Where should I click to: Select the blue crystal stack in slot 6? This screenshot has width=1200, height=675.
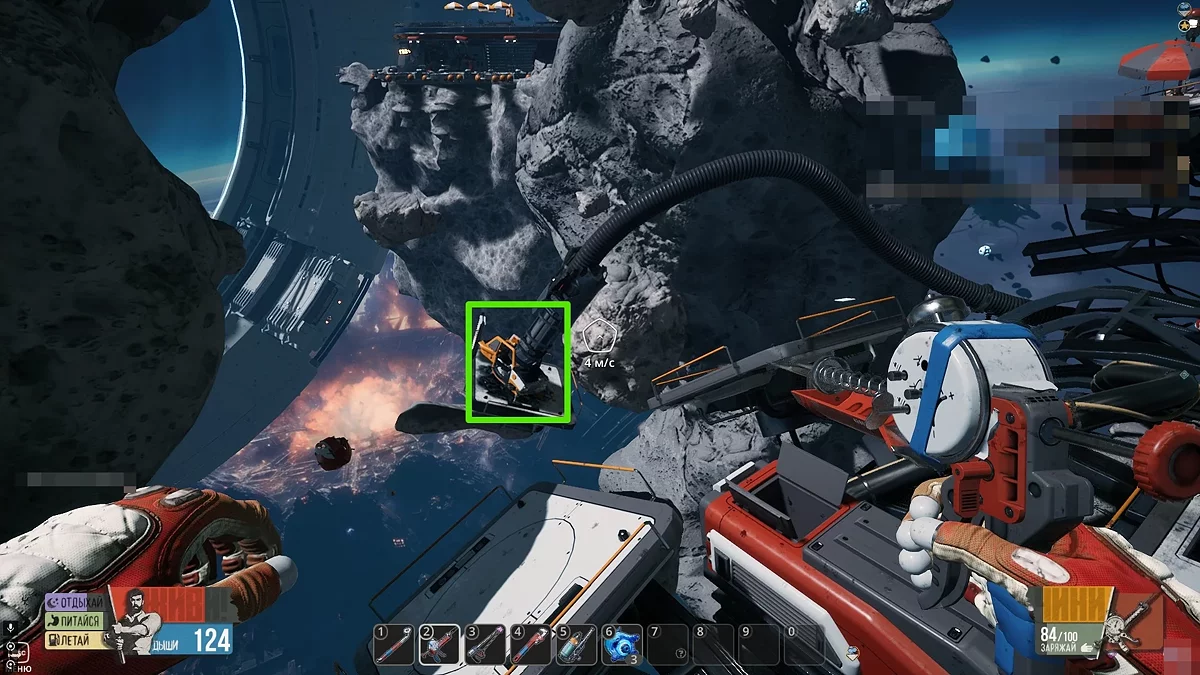(622, 645)
